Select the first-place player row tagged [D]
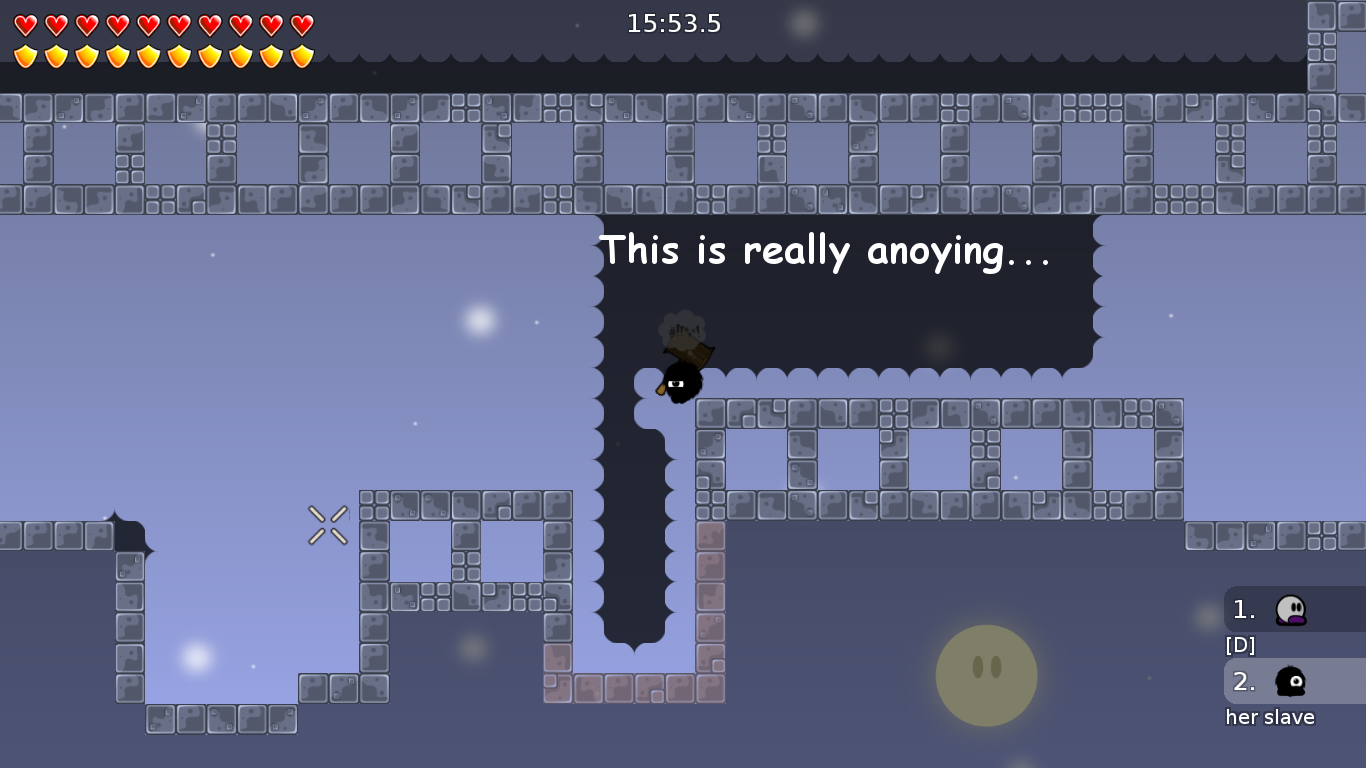 [1293, 609]
